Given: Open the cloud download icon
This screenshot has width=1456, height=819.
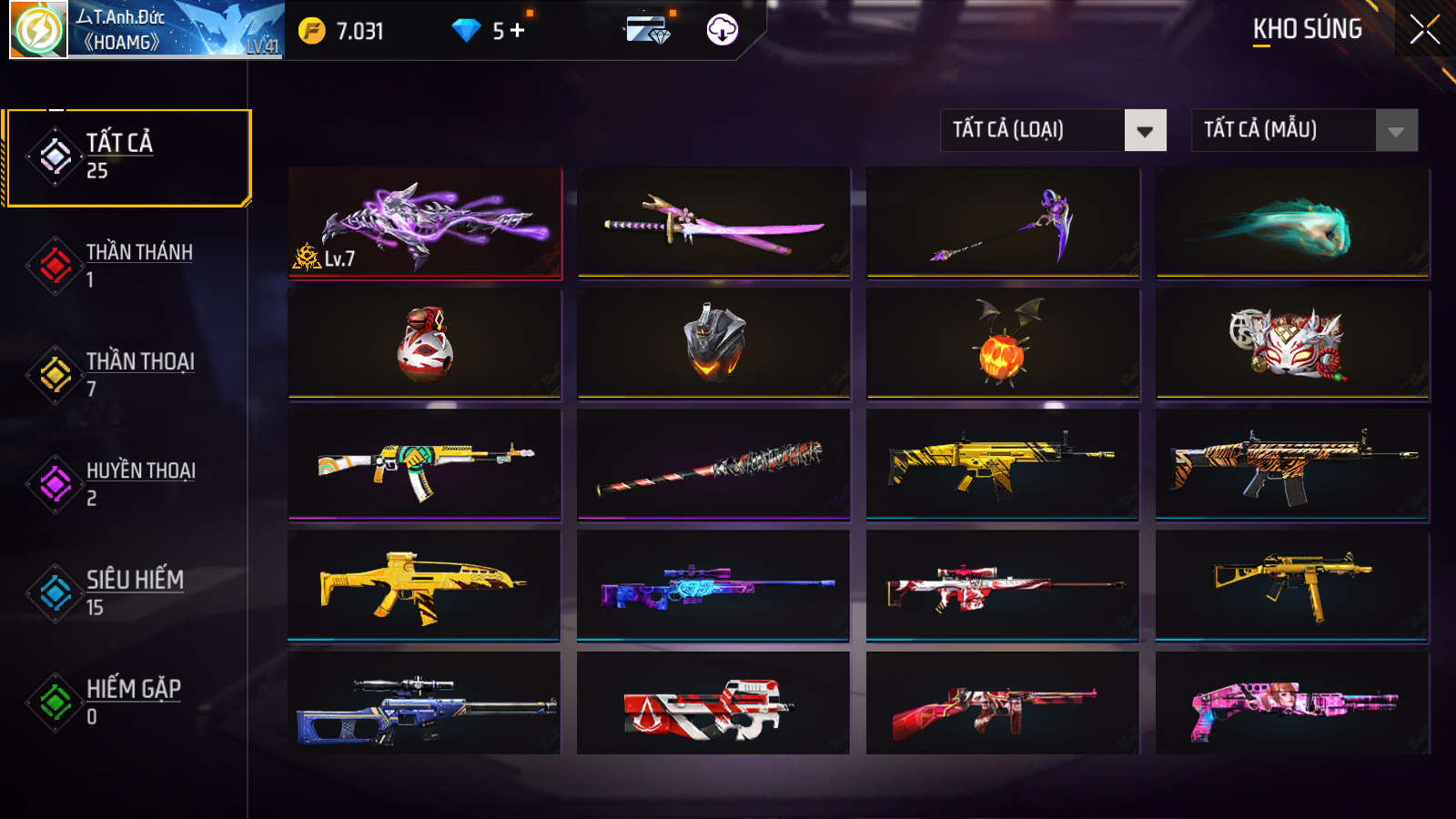Looking at the screenshot, I should (723, 30).
